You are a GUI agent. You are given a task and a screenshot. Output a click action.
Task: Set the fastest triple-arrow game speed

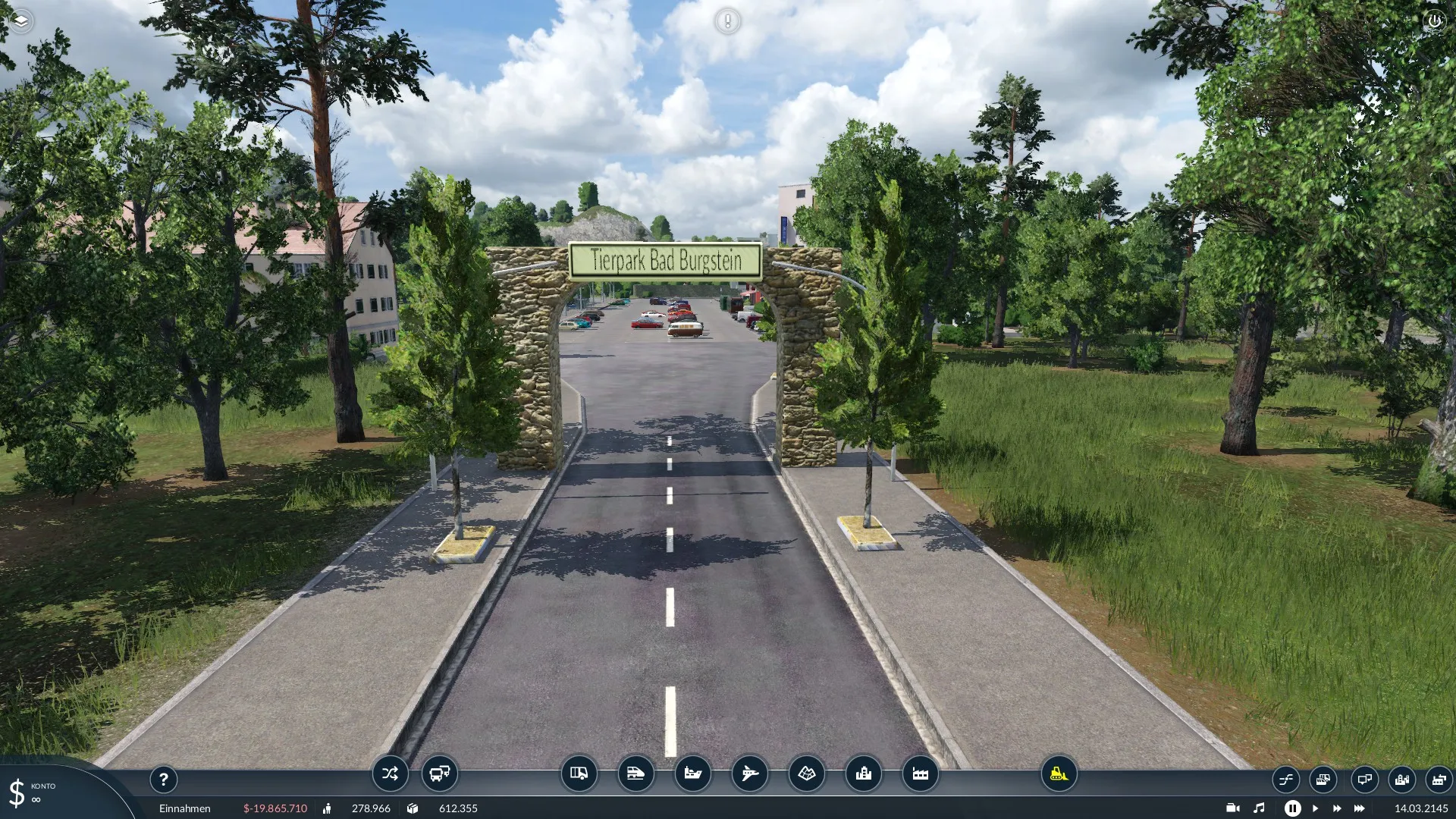(1360, 808)
